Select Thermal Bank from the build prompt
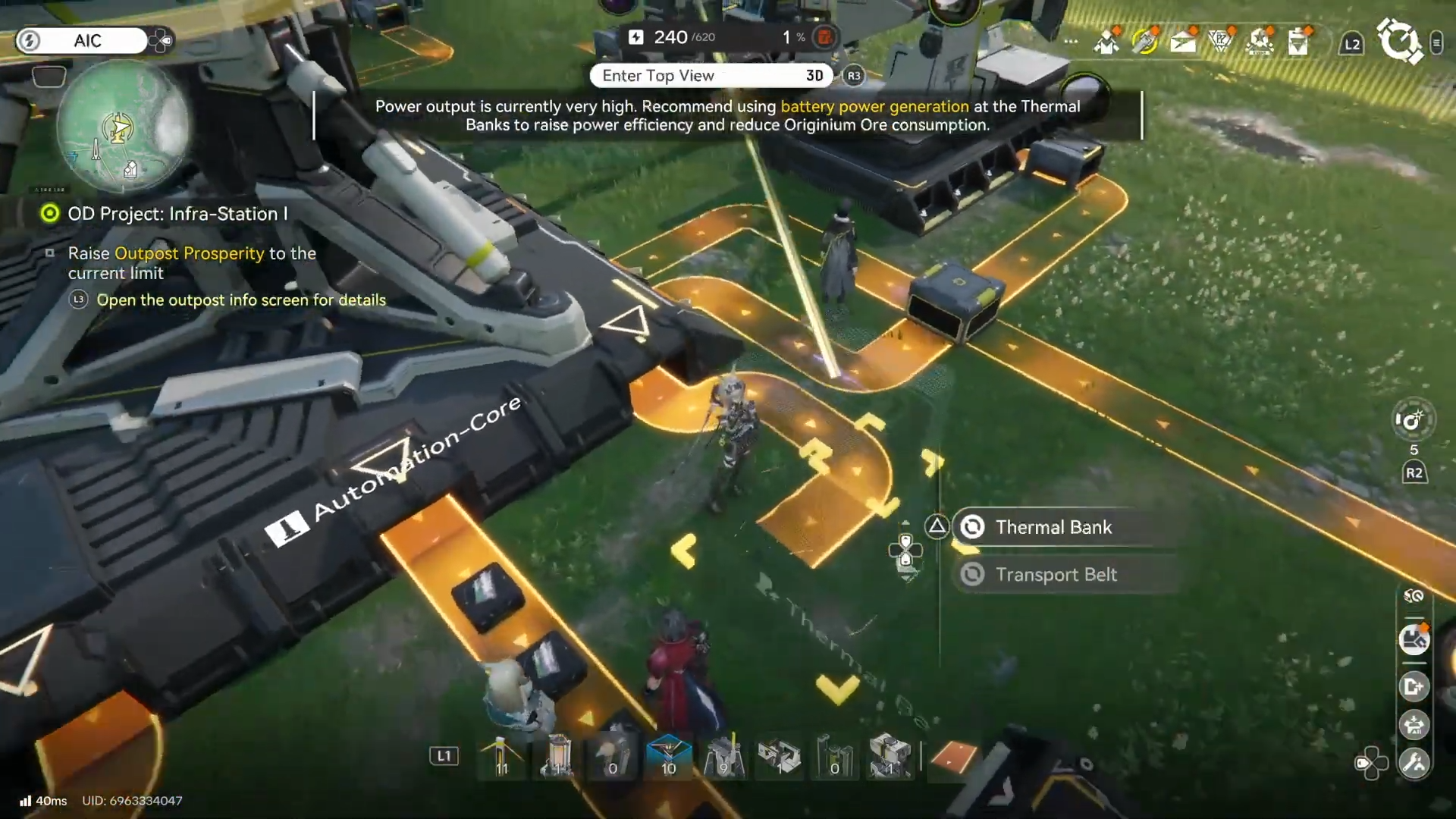This screenshot has height=819, width=1456. click(x=1054, y=527)
